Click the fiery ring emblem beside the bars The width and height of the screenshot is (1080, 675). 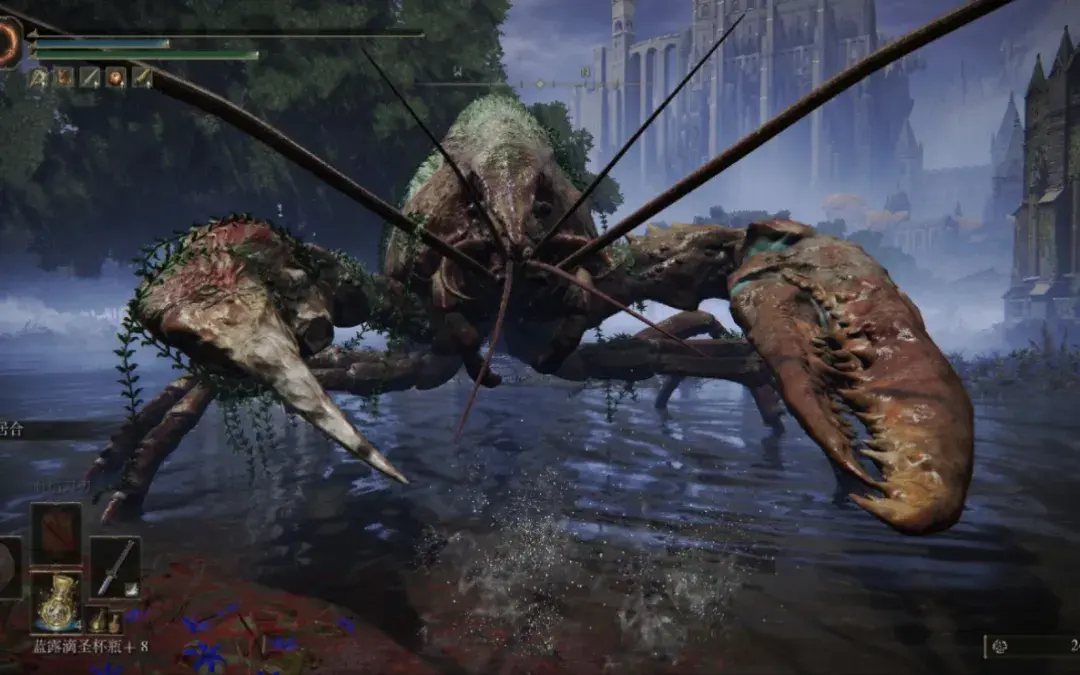[x=9, y=43]
